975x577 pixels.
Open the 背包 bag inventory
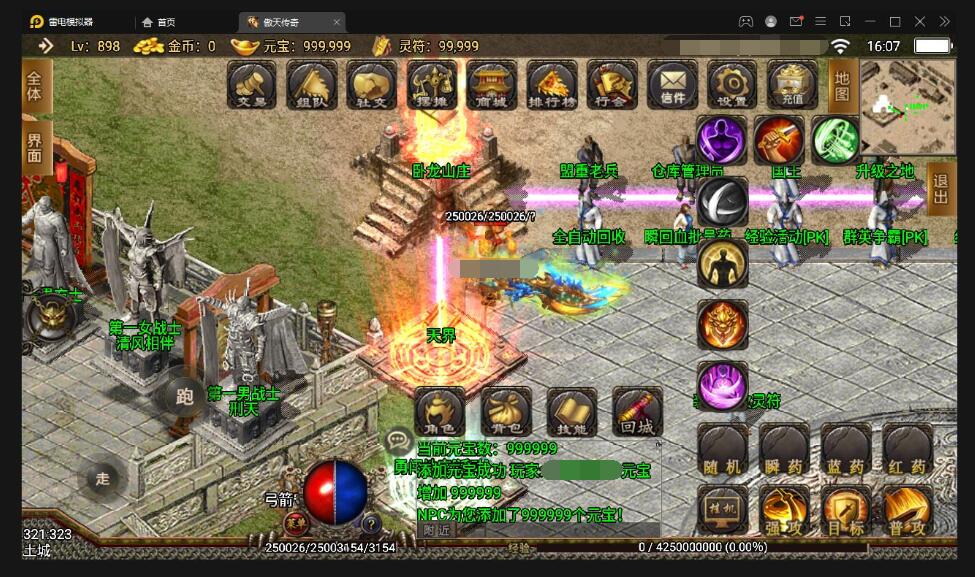[x=506, y=412]
